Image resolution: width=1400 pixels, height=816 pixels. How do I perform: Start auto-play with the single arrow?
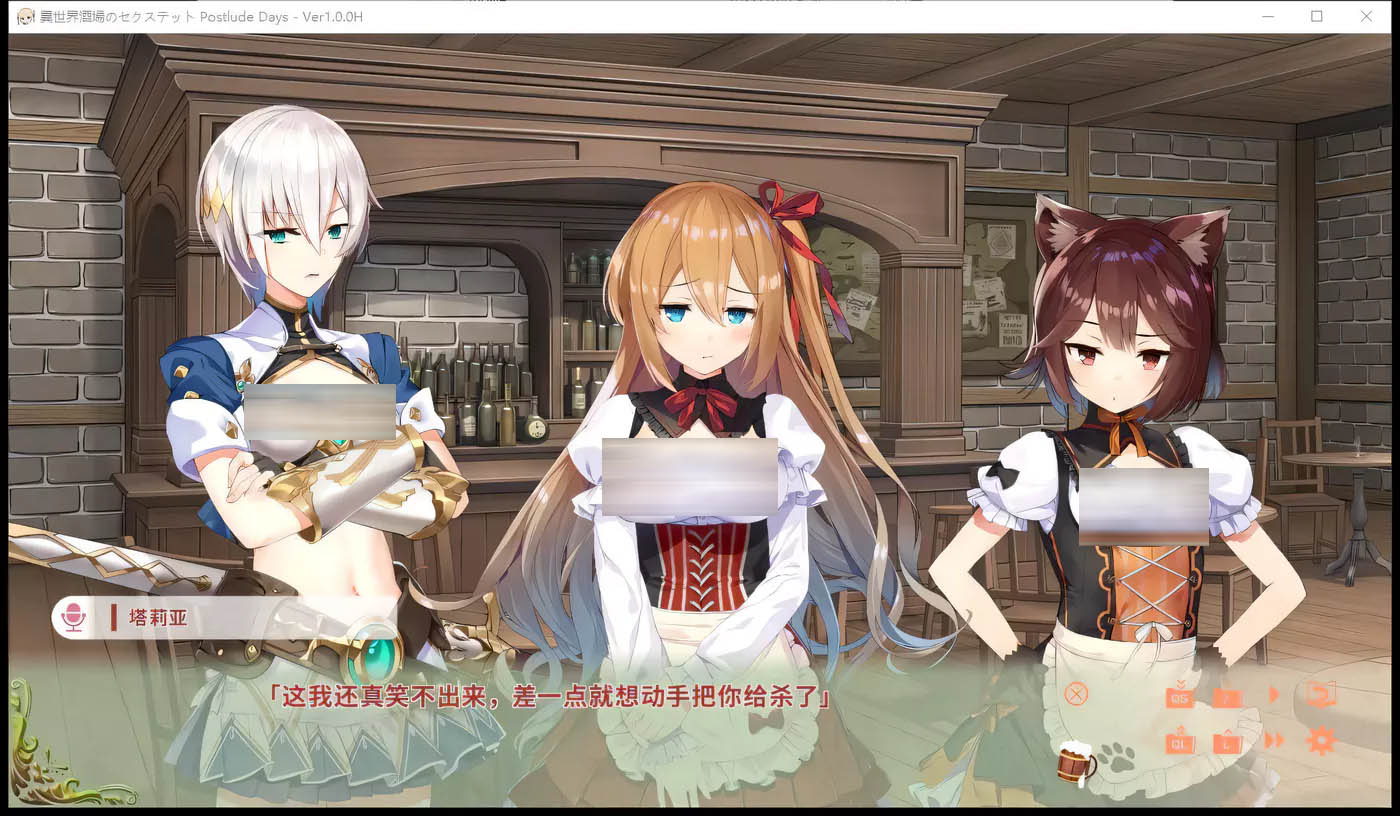coord(1274,694)
